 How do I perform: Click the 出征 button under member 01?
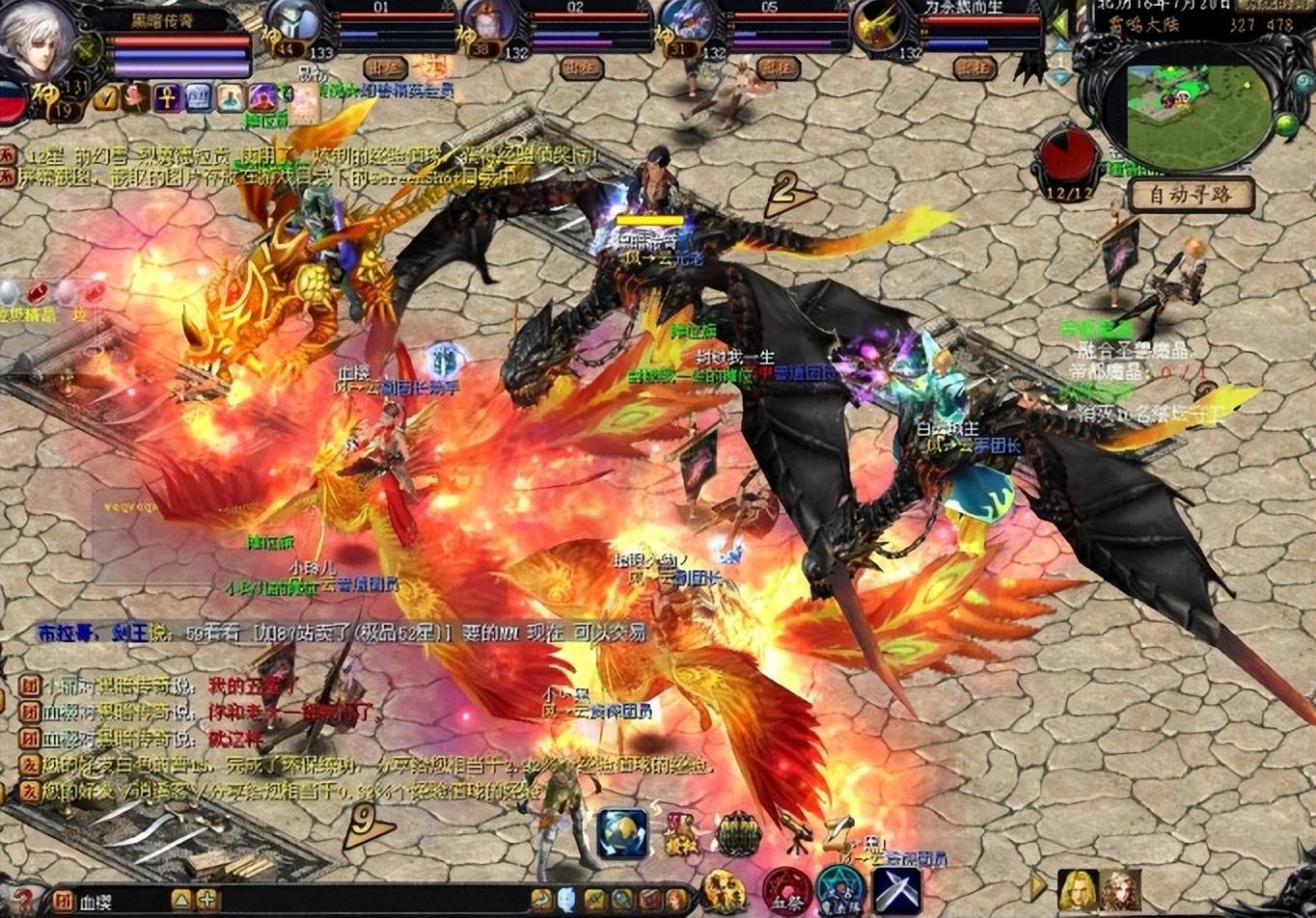click(x=385, y=68)
